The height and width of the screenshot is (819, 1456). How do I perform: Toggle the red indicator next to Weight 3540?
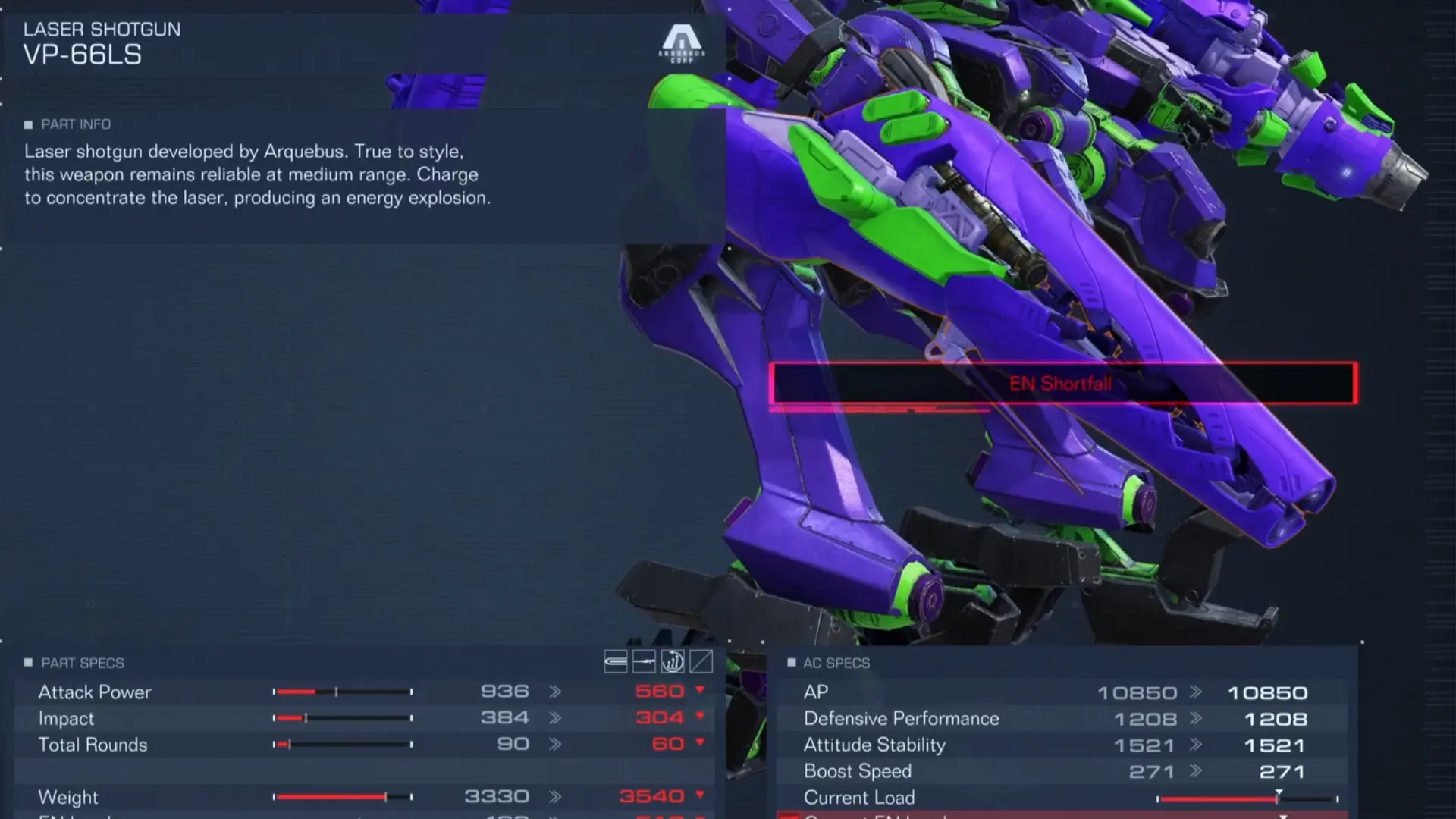tap(699, 796)
